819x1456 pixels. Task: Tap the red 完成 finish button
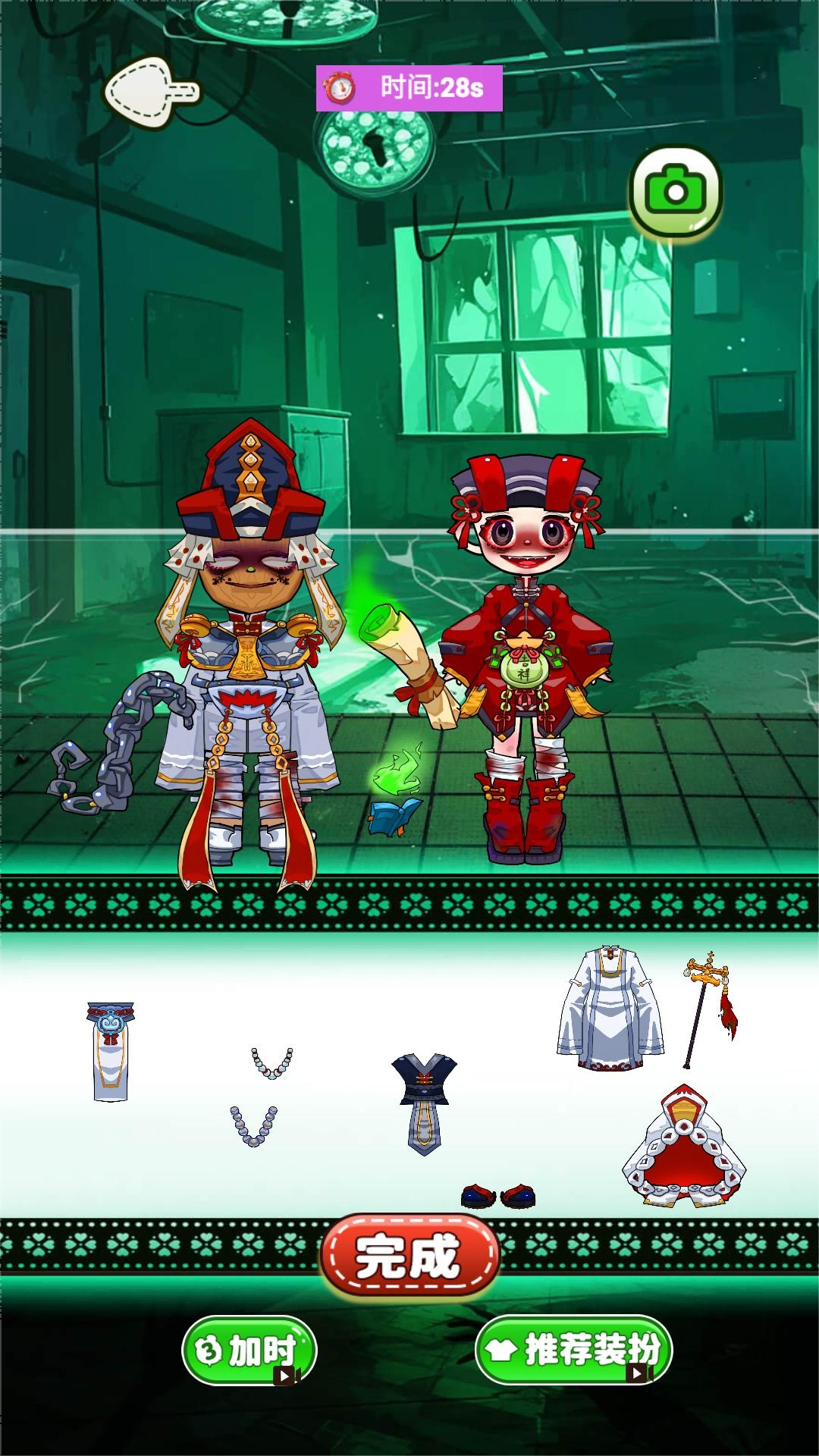tap(409, 1257)
